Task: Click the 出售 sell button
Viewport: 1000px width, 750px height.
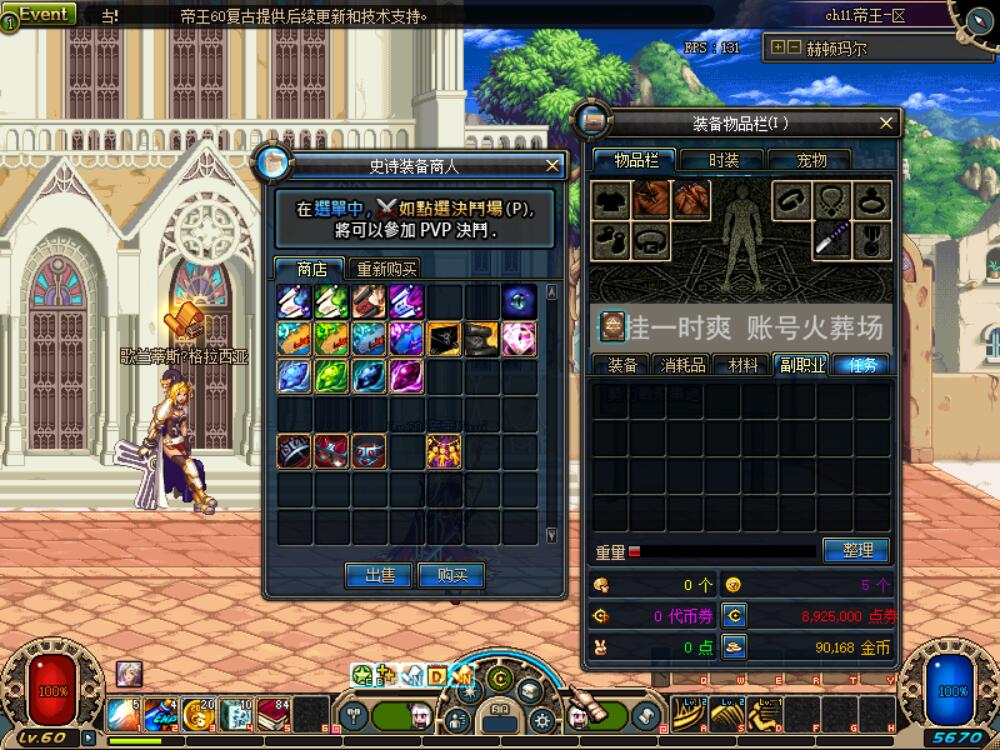Action: point(378,575)
